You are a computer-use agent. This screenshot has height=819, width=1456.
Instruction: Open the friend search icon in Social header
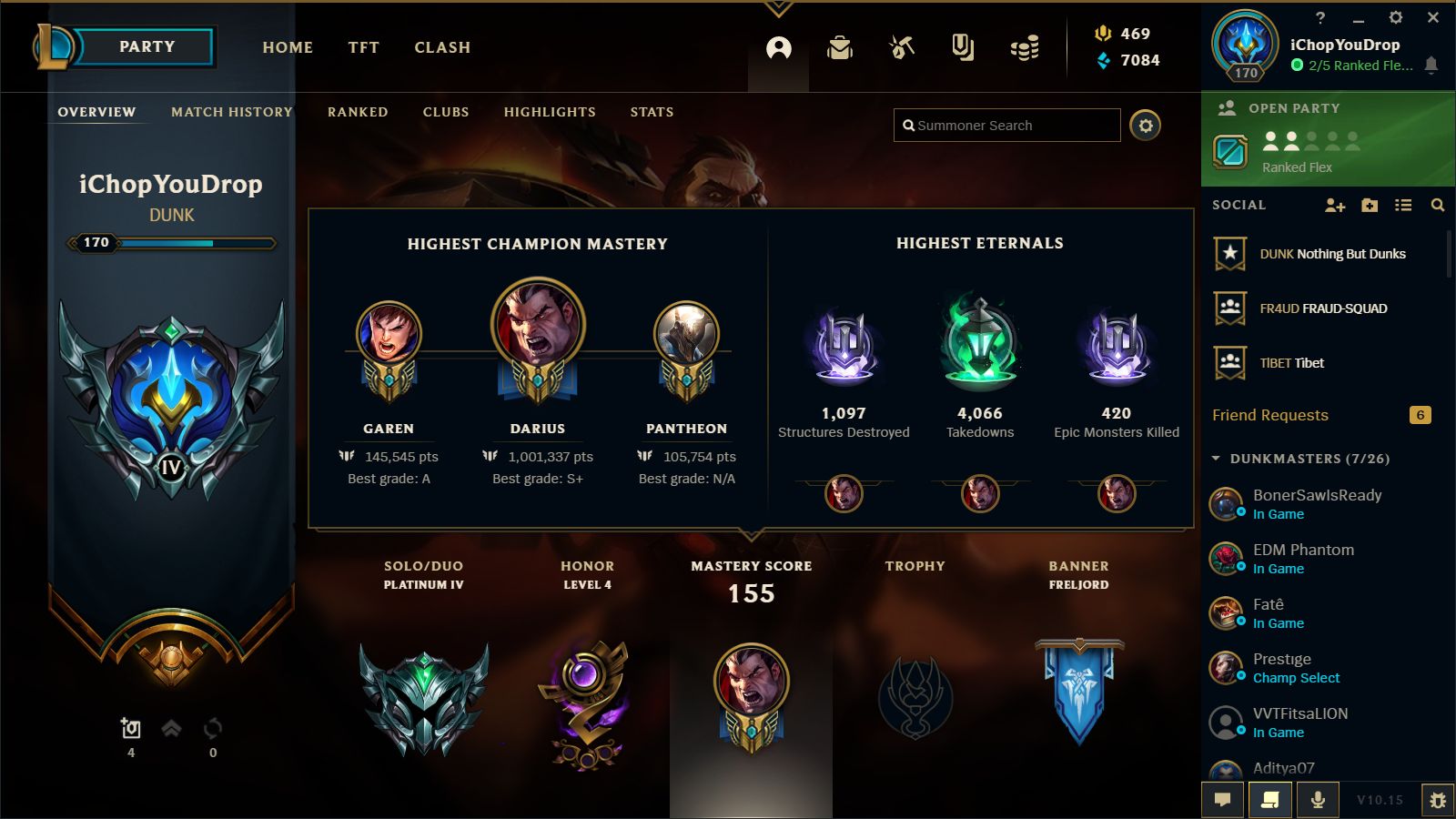coord(1438,207)
